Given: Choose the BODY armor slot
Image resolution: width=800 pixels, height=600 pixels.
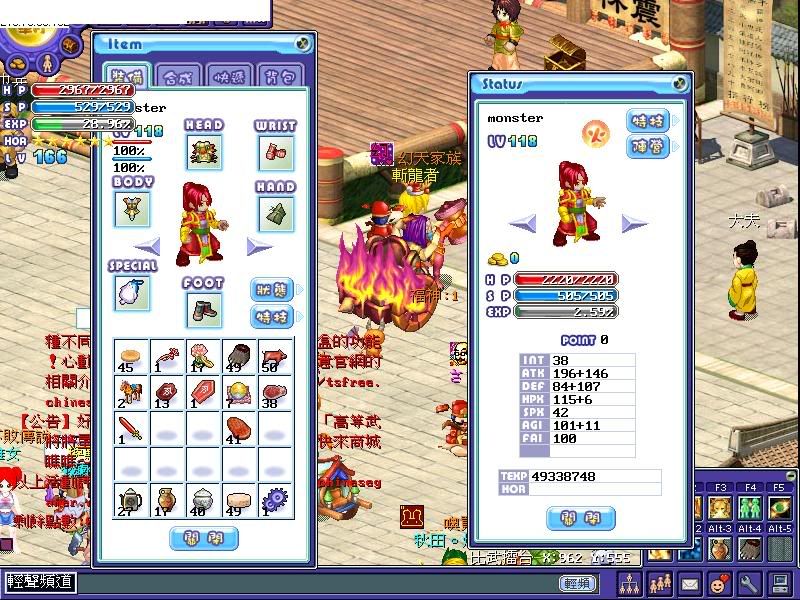Looking at the screenshot, I should pyautogui.click(x=133, y=210).
